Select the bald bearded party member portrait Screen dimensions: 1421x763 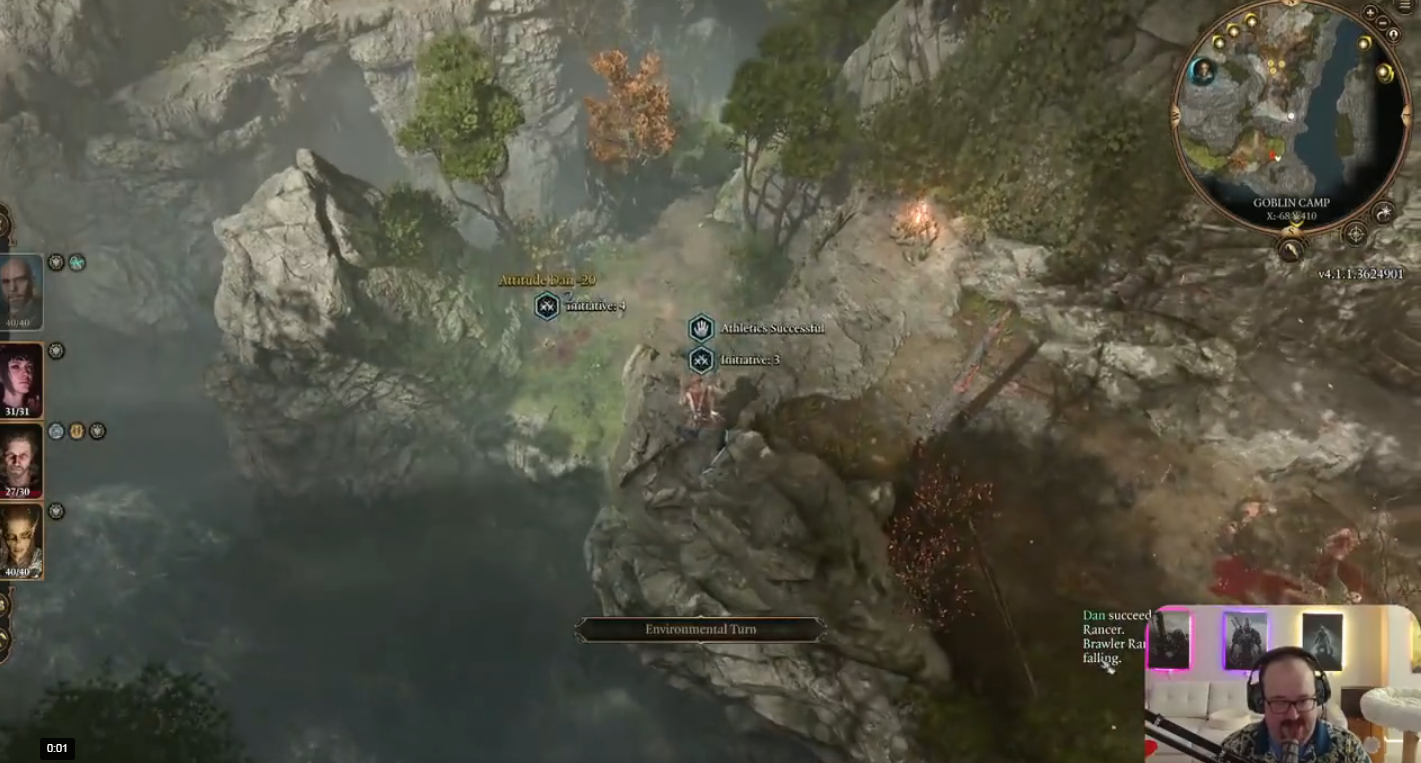coord(20,291)
